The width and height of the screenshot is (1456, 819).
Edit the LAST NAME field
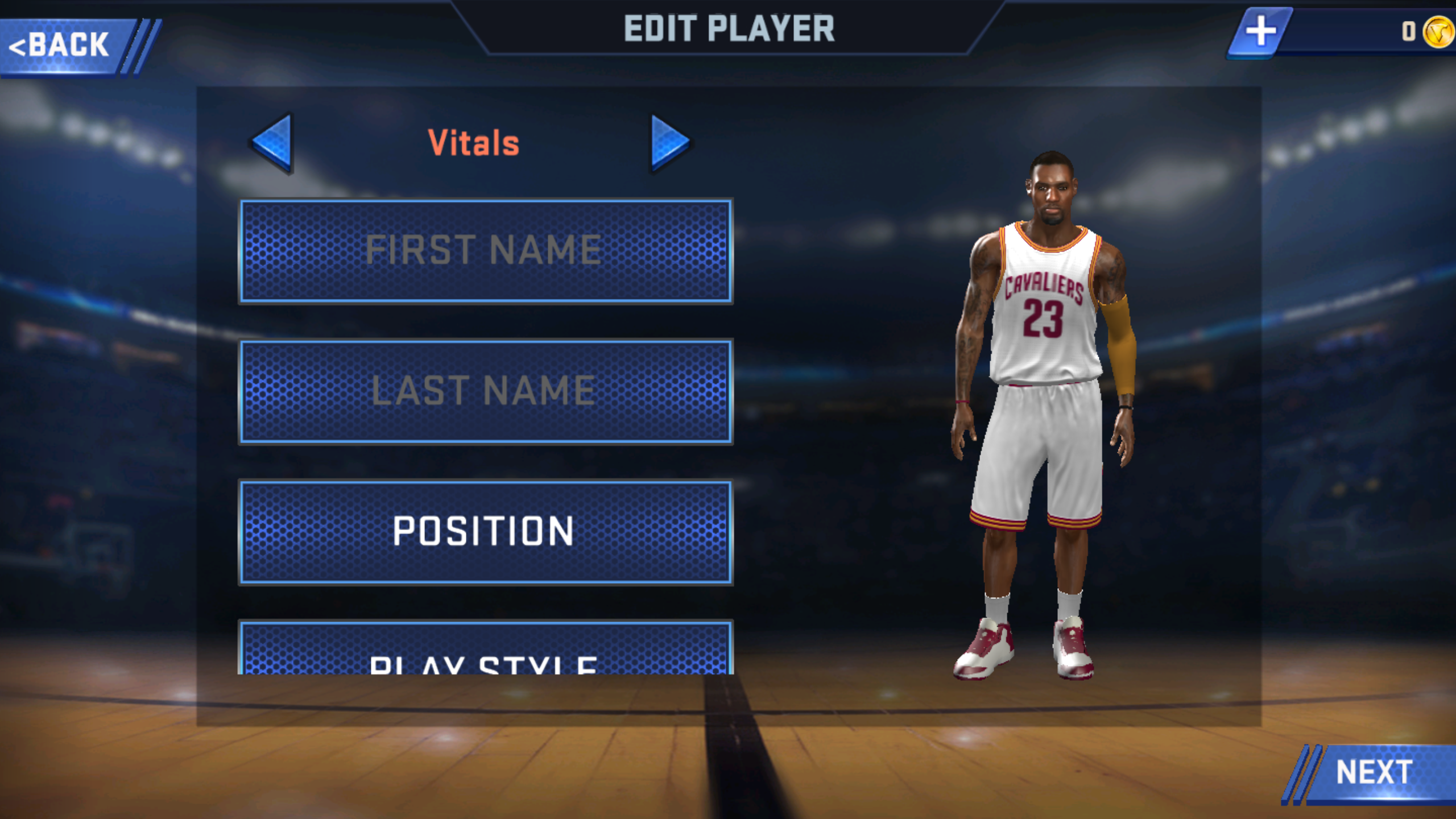(485, 391)
